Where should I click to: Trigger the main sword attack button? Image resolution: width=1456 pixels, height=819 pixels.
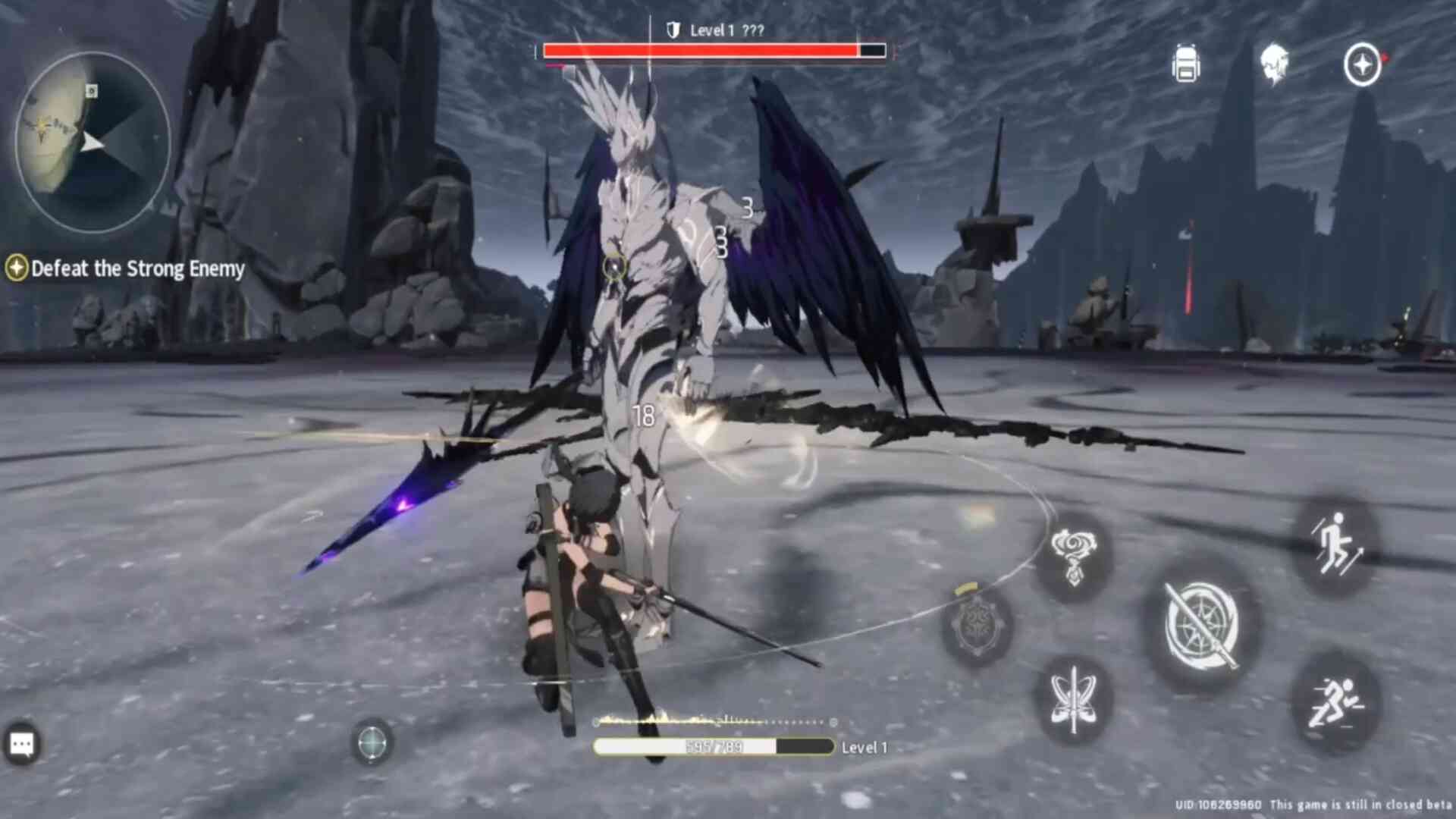[1202, 625]
